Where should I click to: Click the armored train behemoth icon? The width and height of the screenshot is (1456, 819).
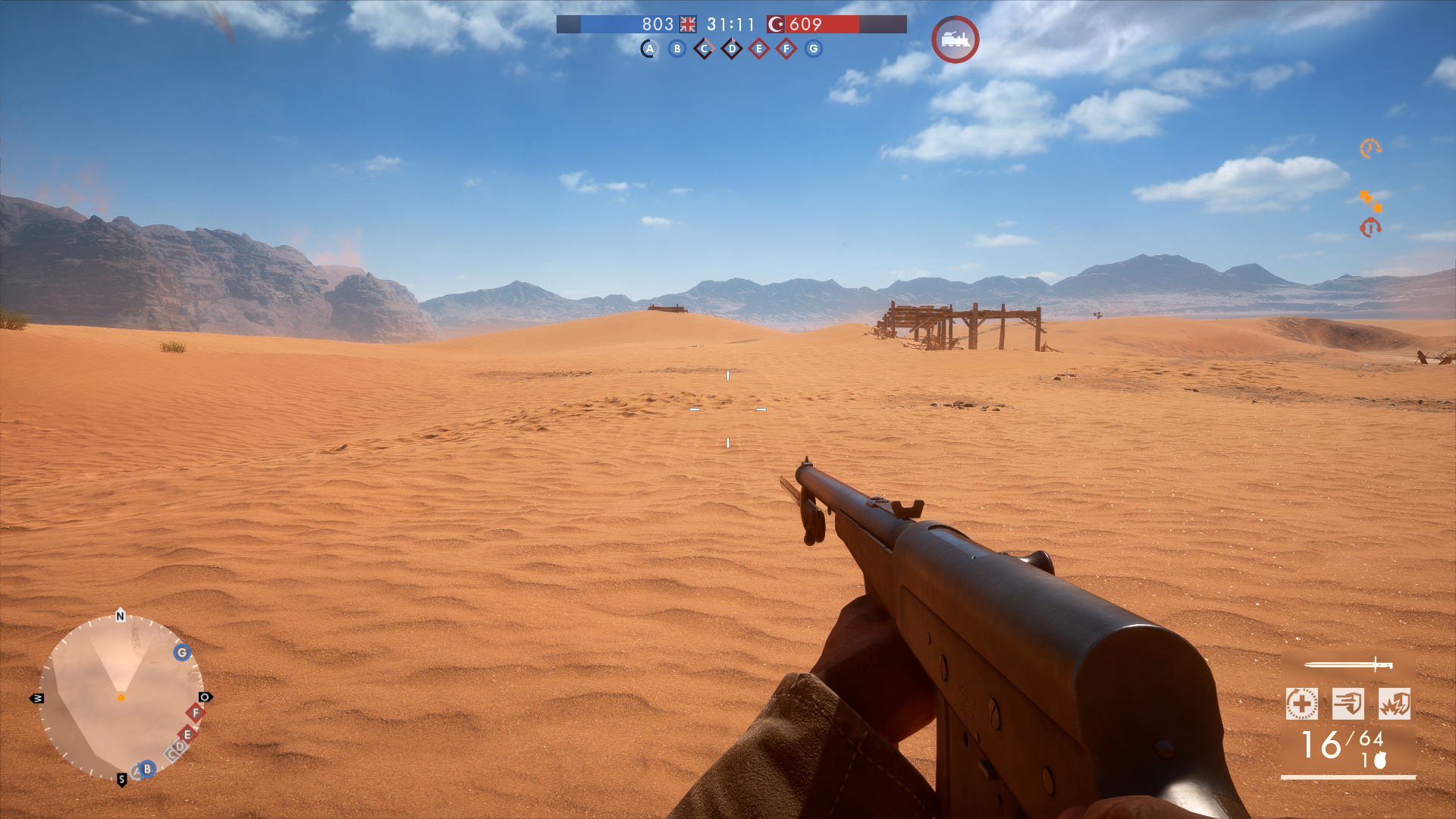coord(955,41)
